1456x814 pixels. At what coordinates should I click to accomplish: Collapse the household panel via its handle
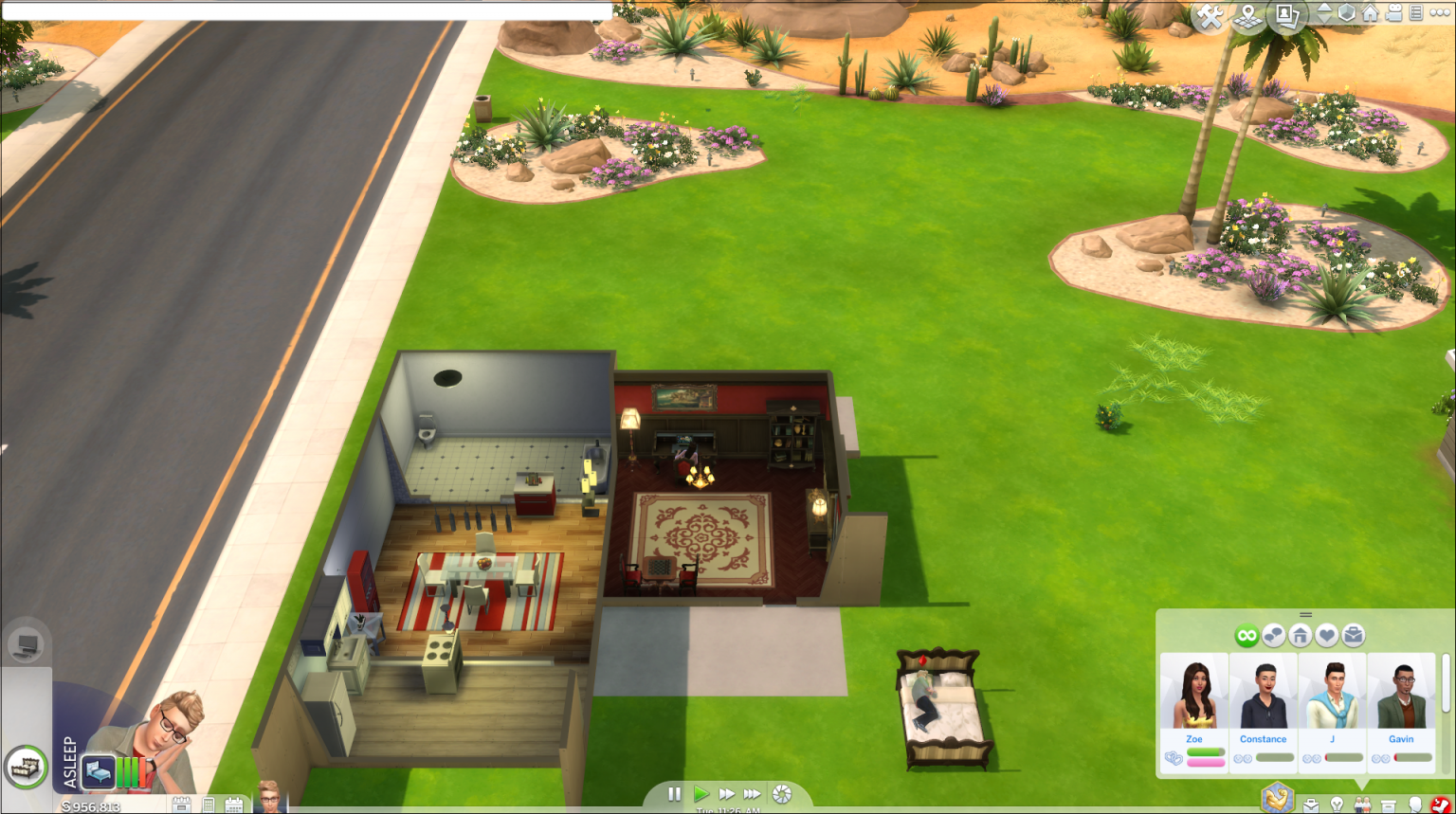1305,614
